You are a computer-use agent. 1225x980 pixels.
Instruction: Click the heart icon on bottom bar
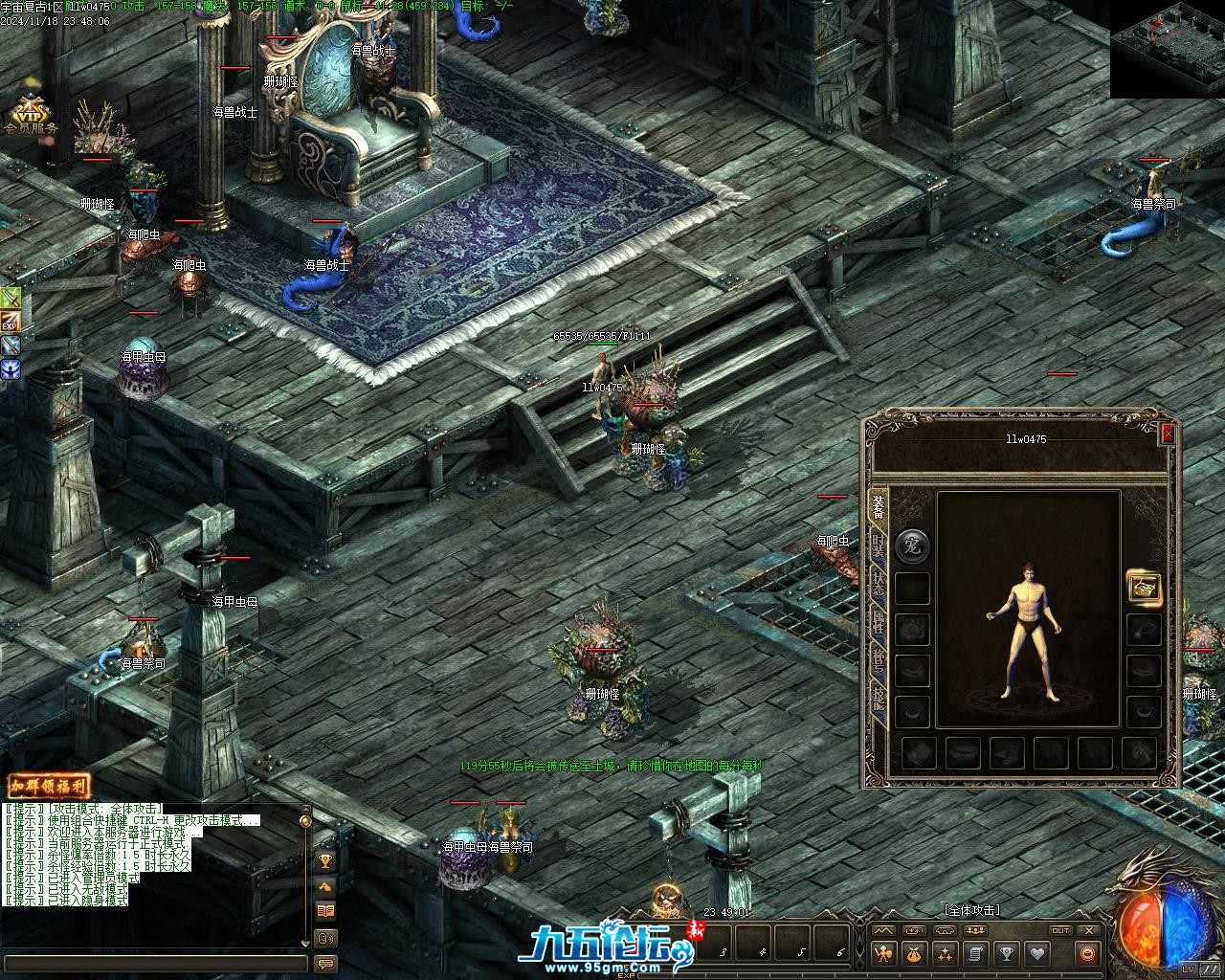pos(1036,953)
